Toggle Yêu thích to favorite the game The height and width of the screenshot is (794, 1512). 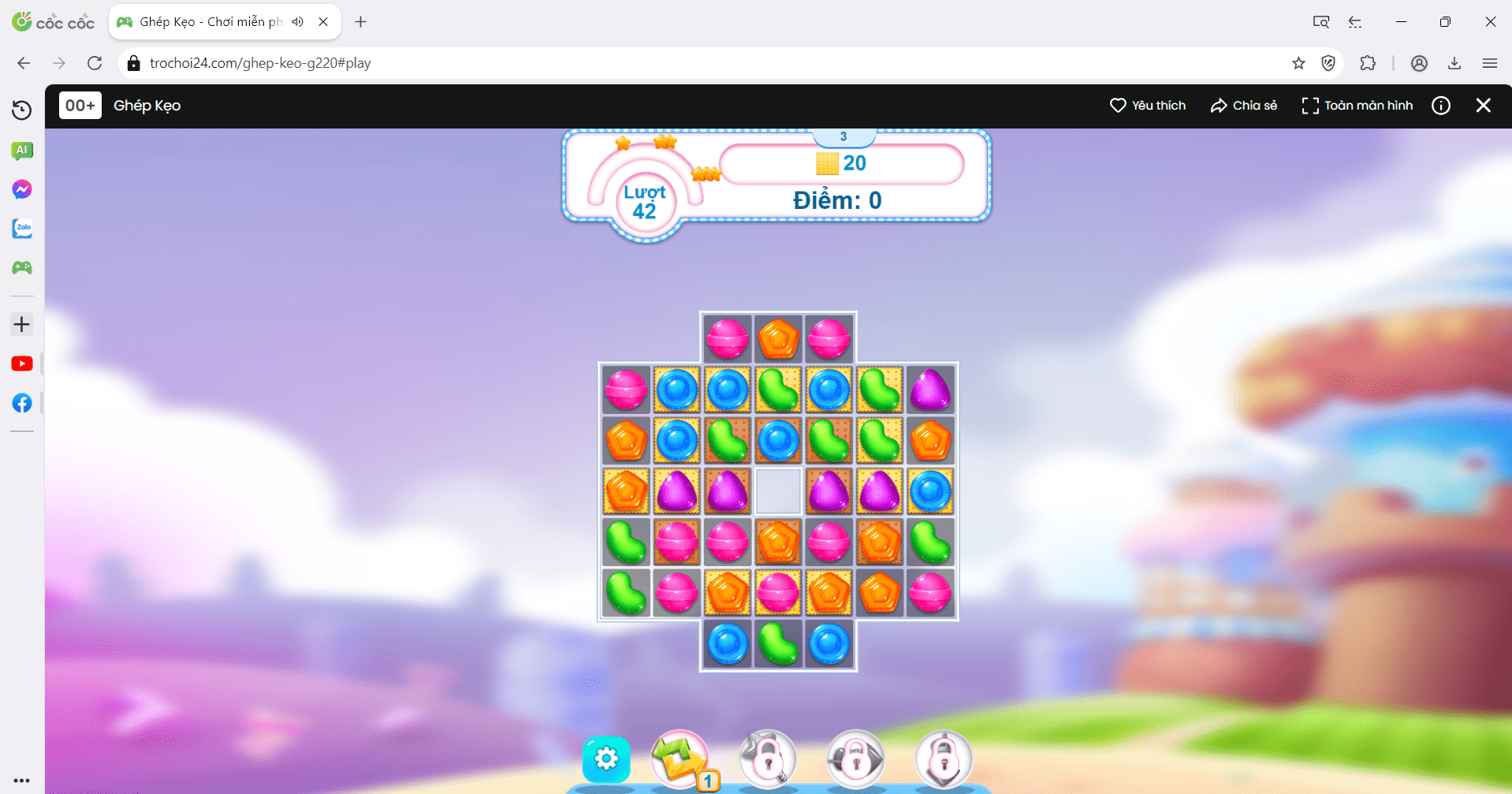[1147, 105]
